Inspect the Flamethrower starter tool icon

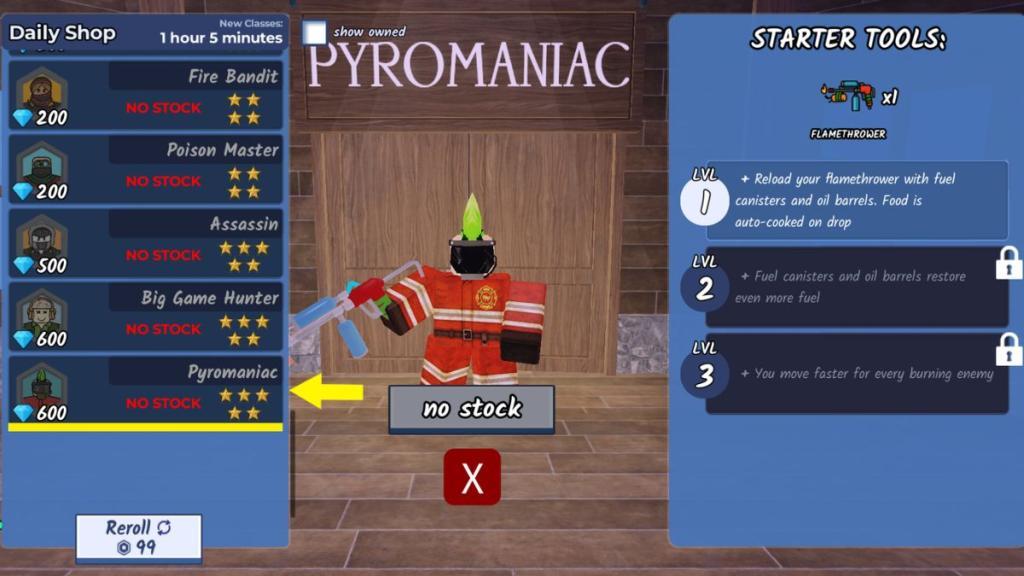click(x=847, y=96)
